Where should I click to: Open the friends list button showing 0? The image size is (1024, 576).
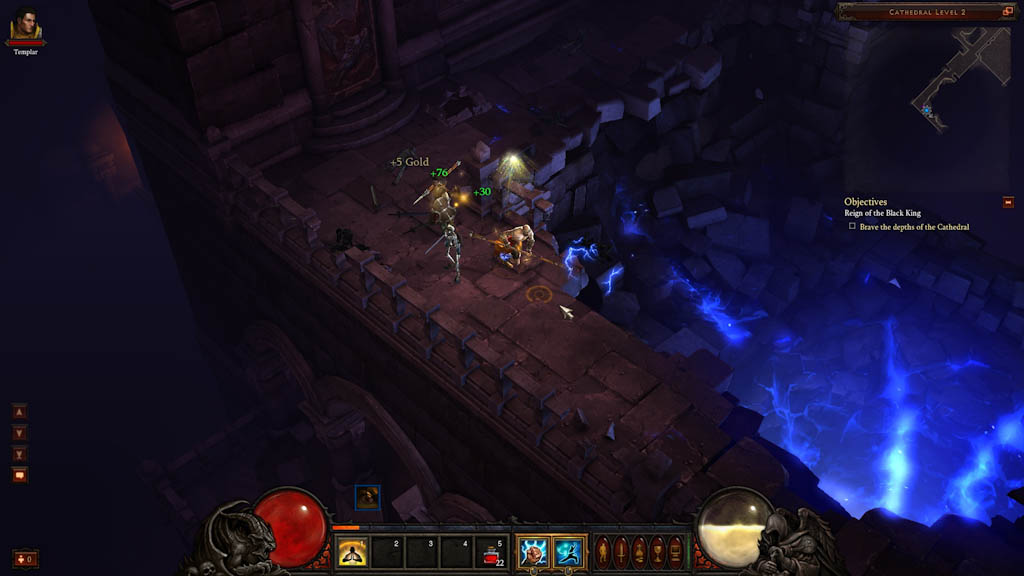coord(25,558)
